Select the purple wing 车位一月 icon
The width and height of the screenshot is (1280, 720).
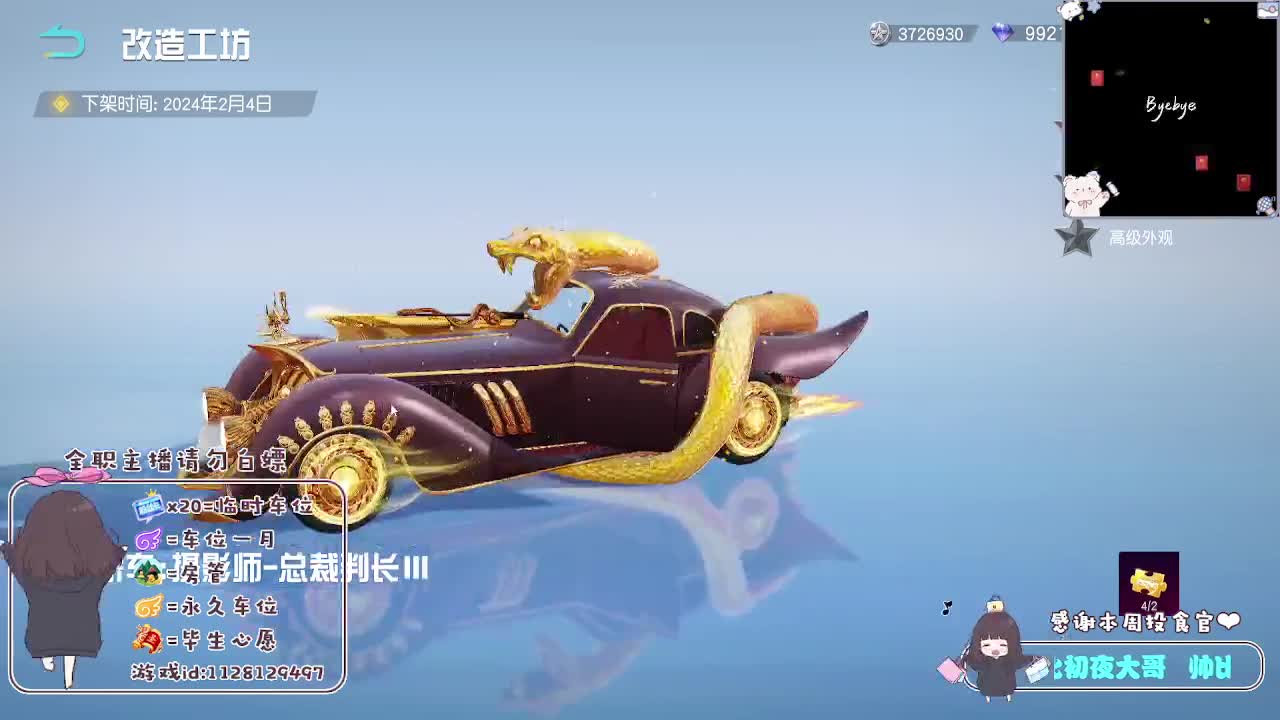(x=148, y=538)
